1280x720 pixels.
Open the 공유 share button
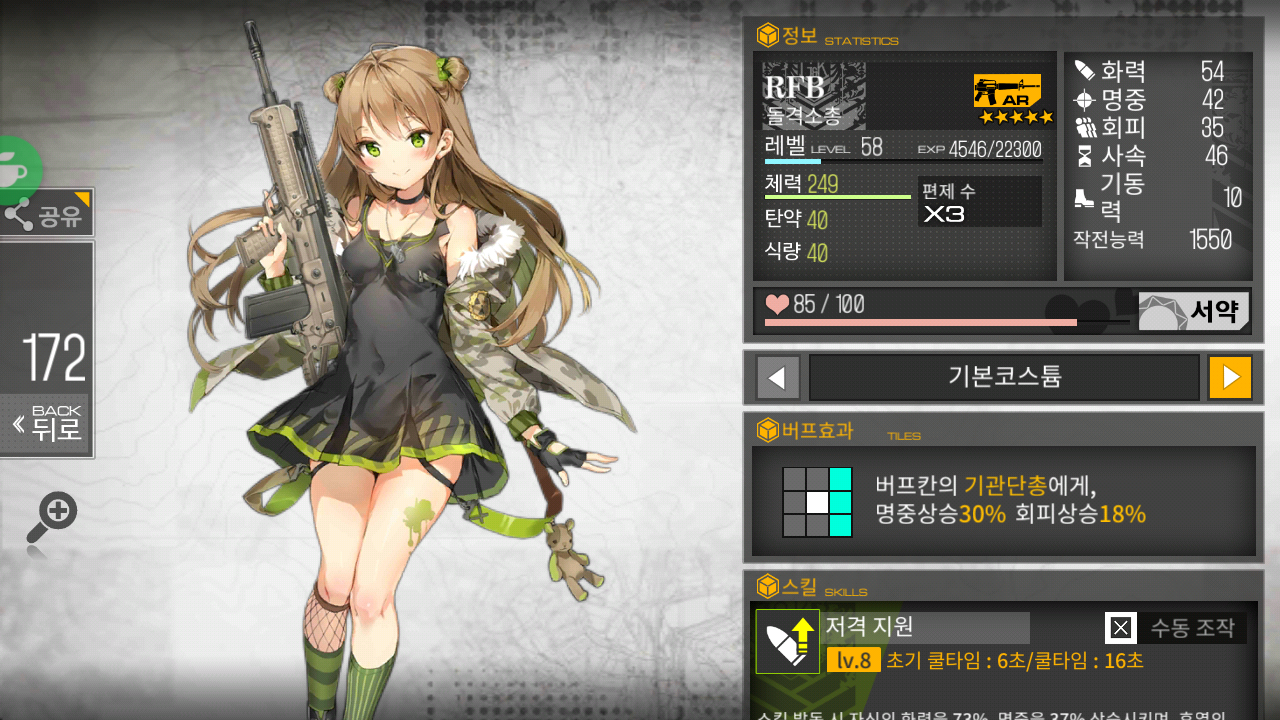click(46, 213)
